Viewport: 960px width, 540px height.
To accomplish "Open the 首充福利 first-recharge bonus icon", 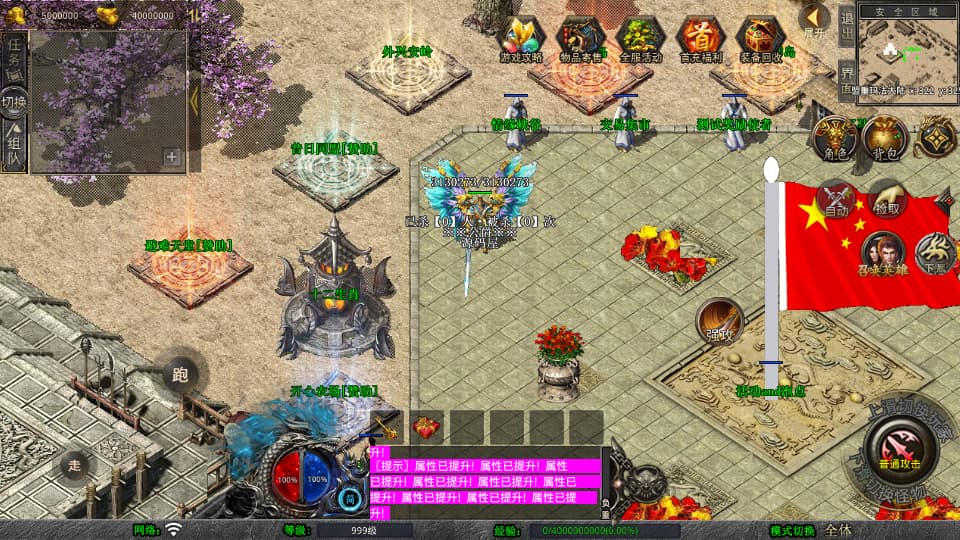I will coord(701,39).
